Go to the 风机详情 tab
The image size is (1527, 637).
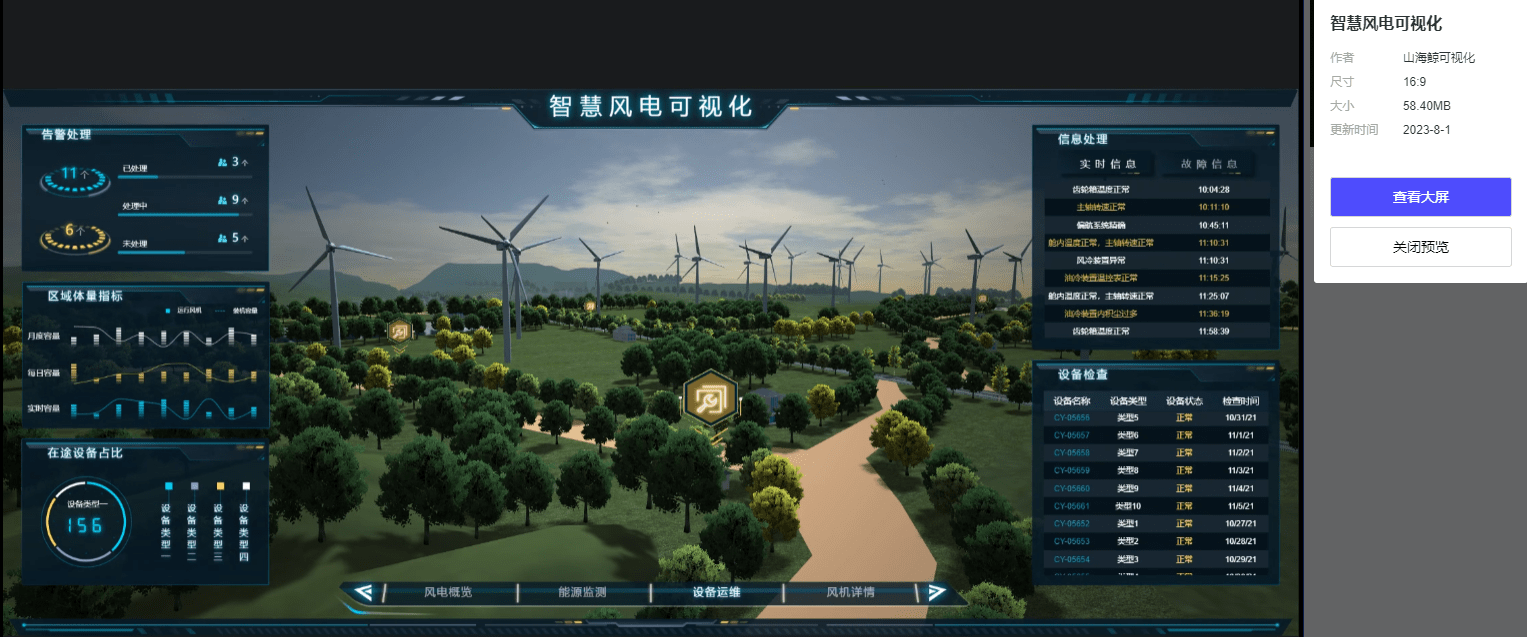click(850, 592)
